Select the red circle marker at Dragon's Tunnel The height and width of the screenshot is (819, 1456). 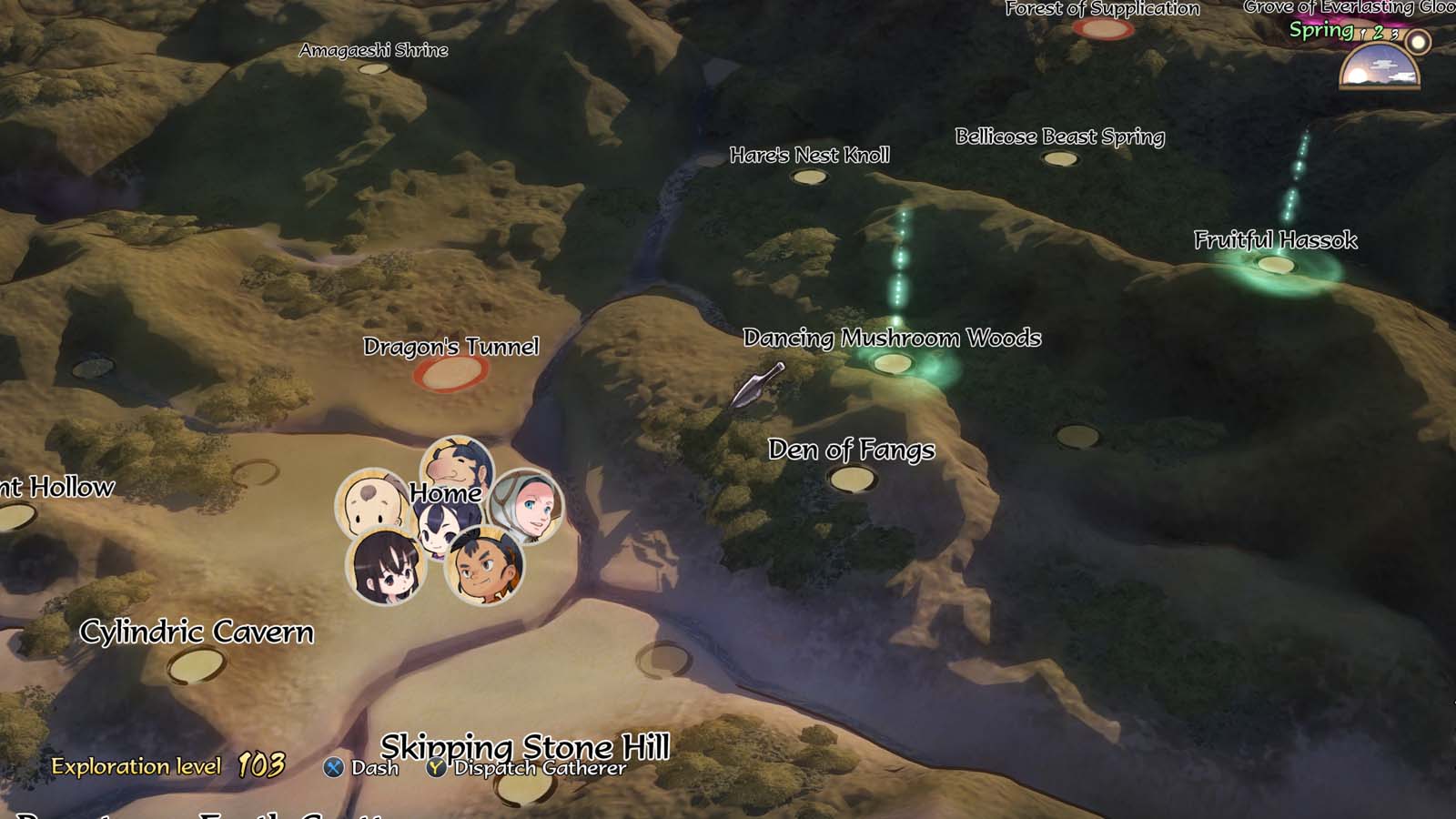451,375
